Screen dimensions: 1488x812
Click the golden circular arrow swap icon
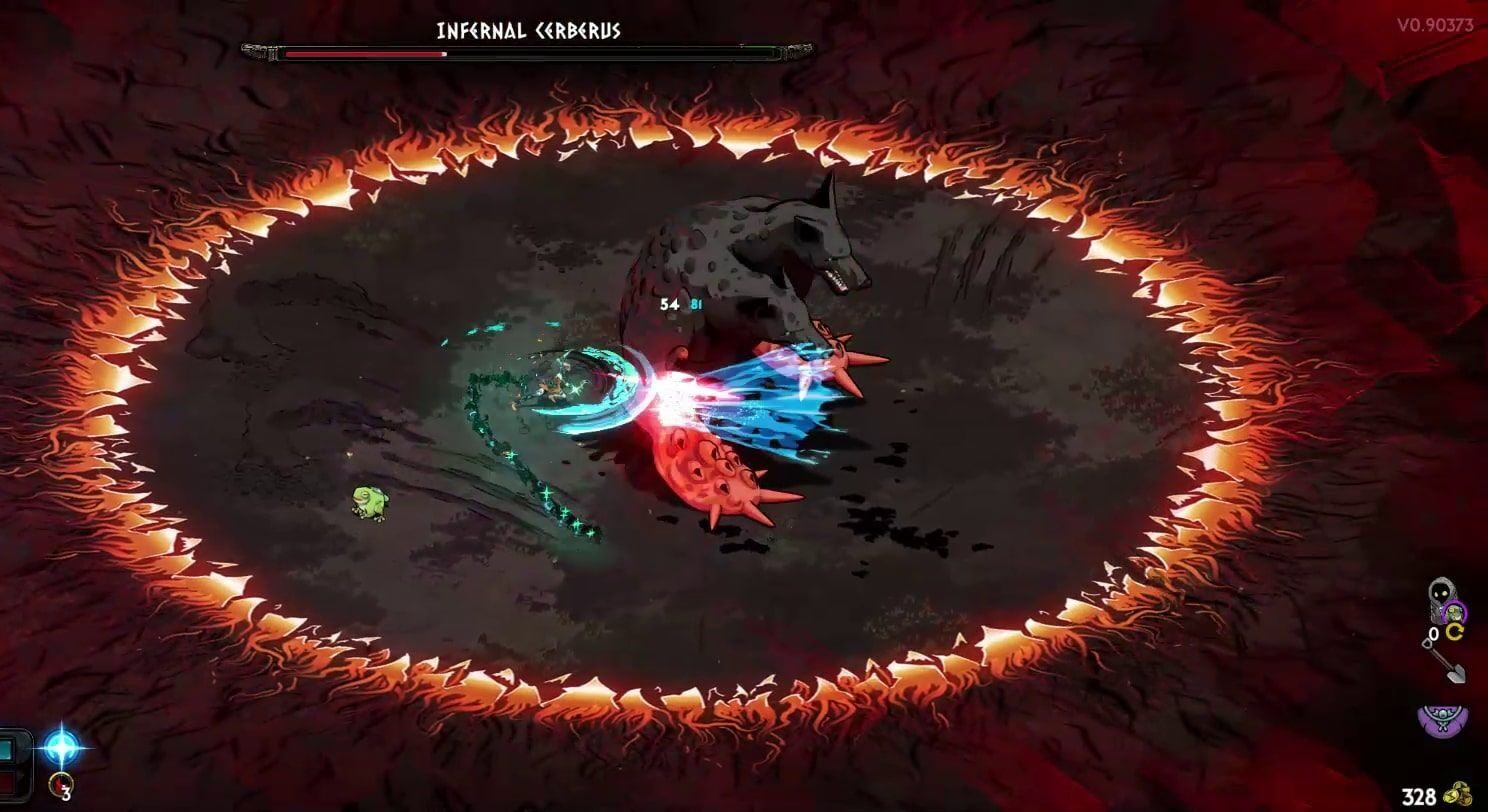(x=1455, y=631)
